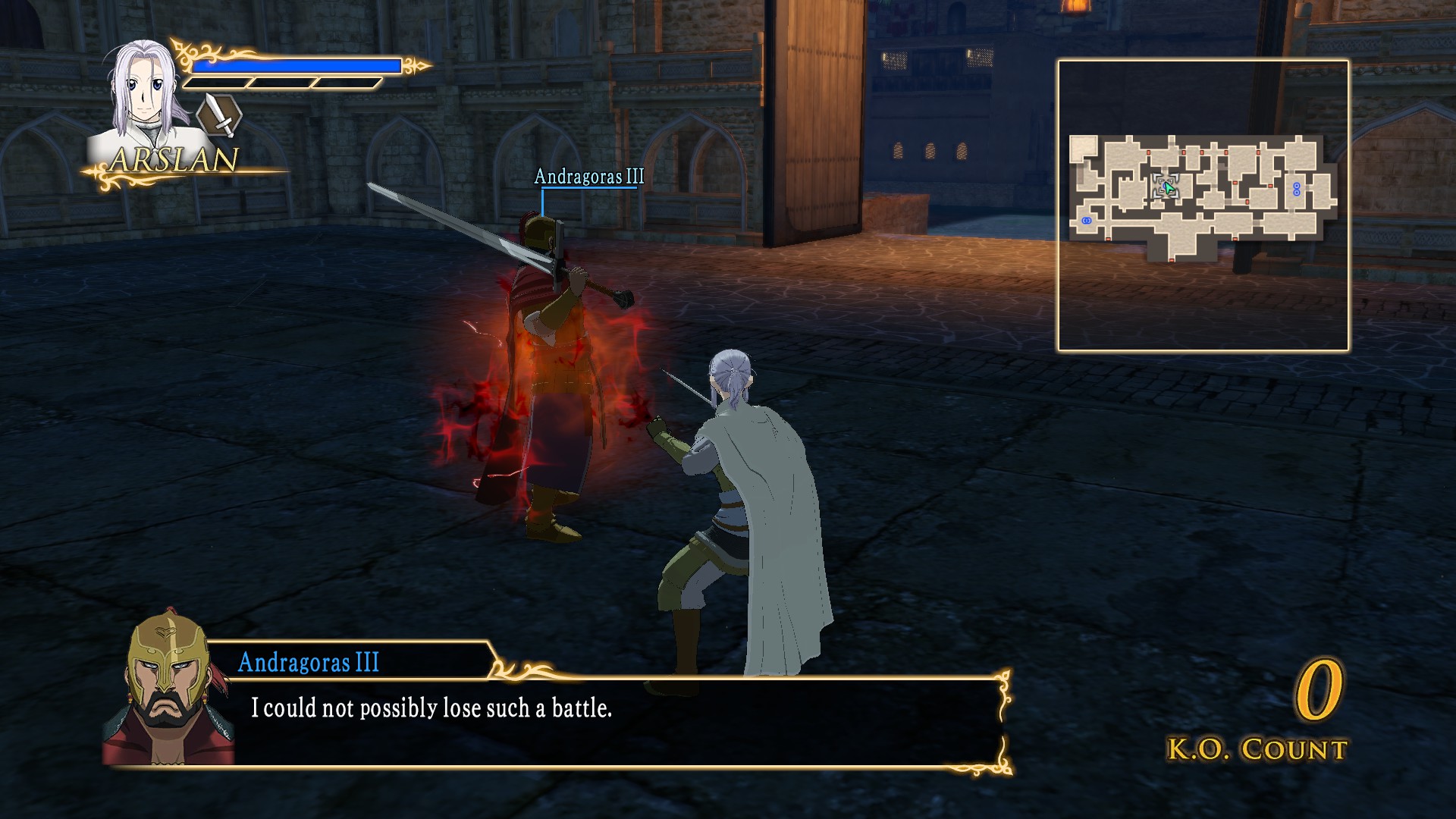
Task: Select a red enemy marker on the minimap
Action: (1149, 152)
